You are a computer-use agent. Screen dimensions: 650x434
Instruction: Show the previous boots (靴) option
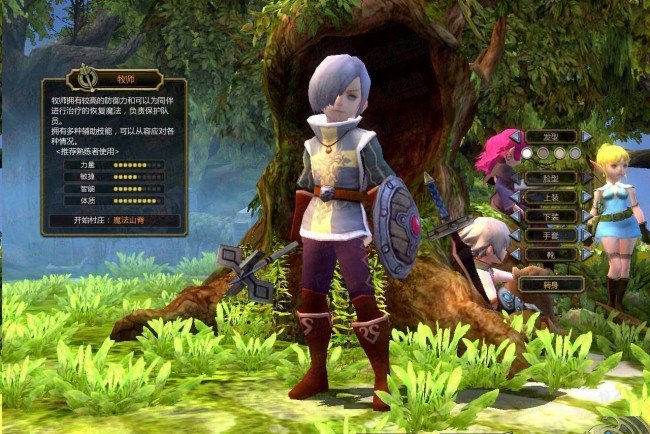pos(515,254)
